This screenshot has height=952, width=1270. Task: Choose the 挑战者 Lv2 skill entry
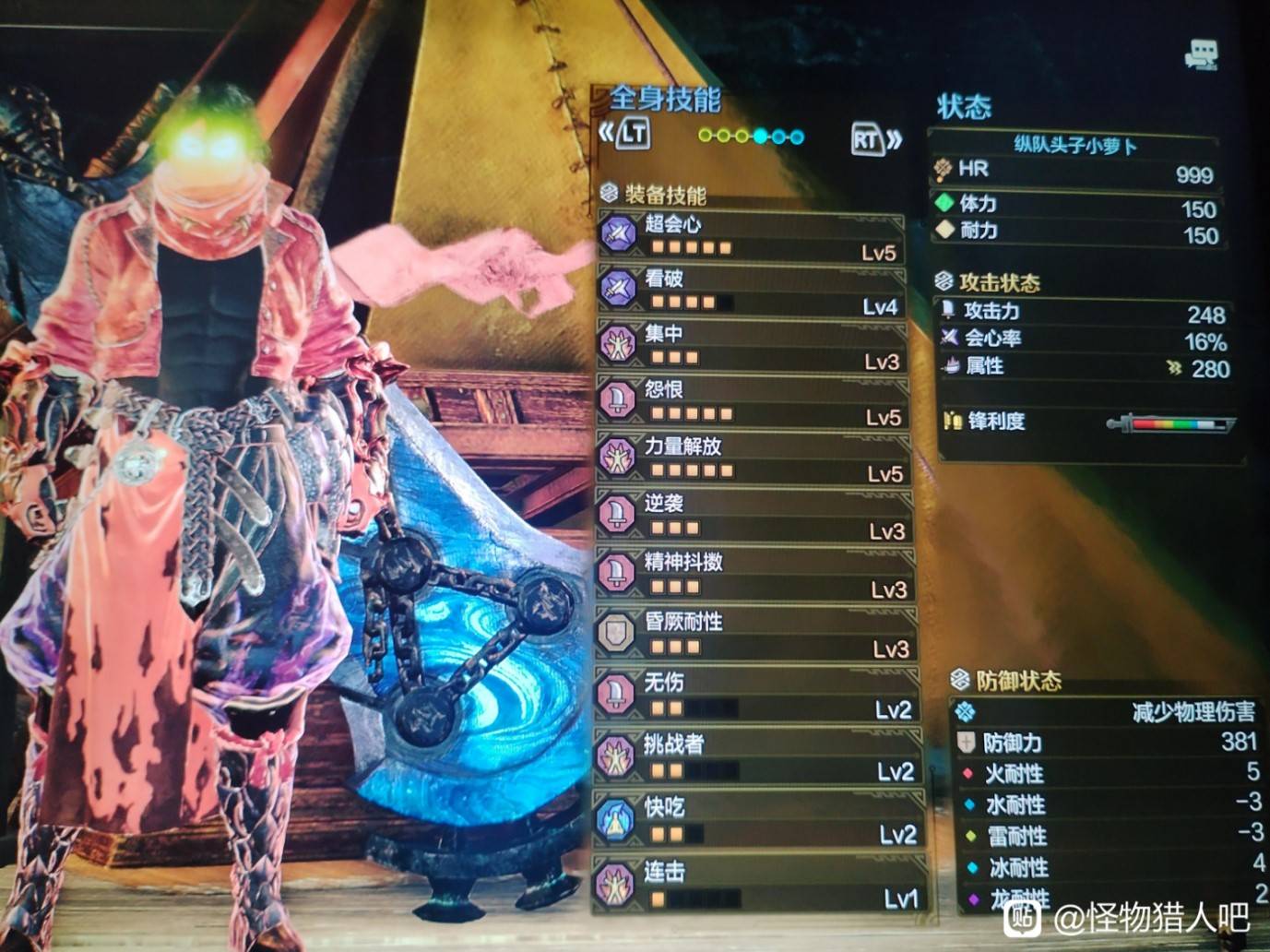point(760,756)
